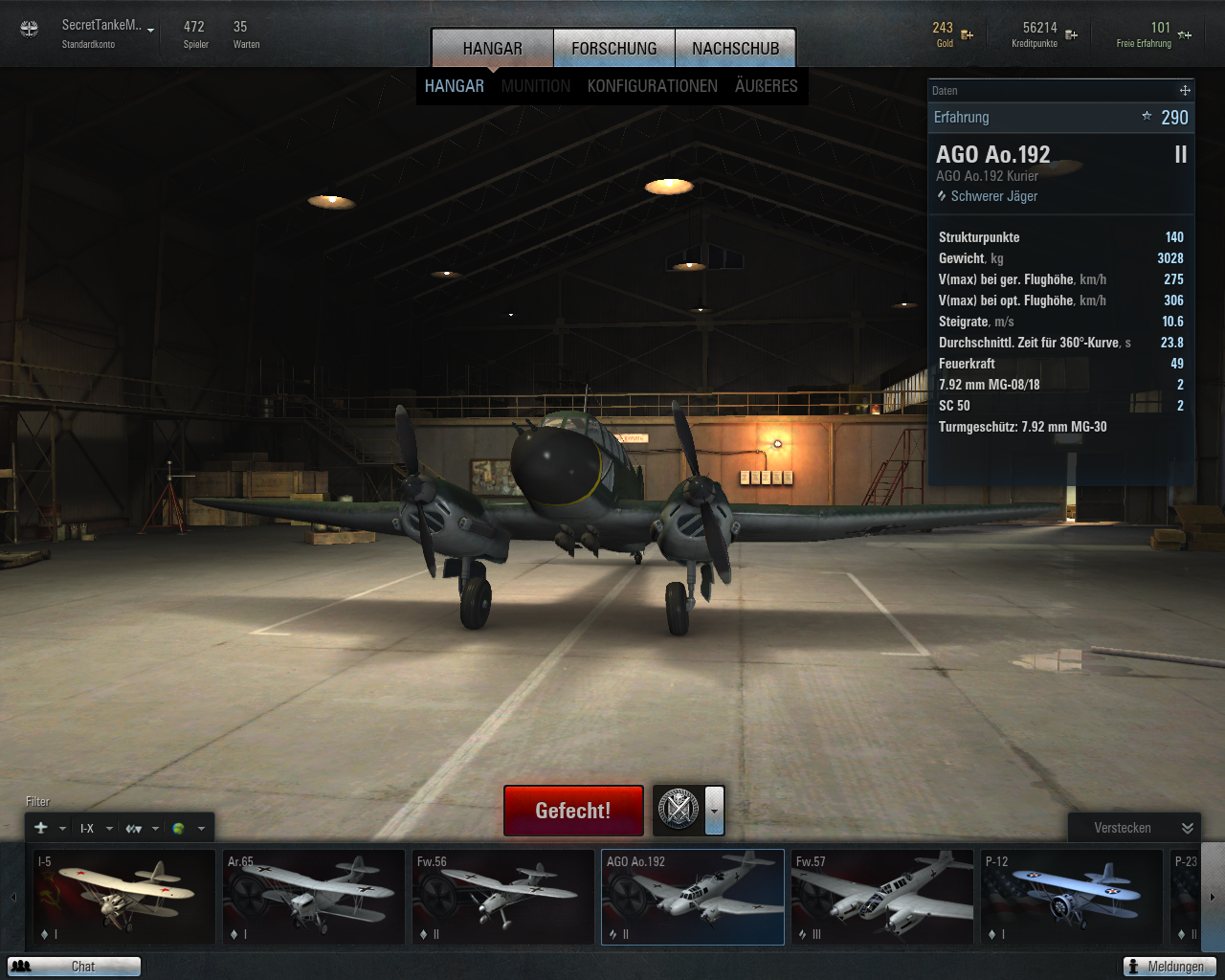Open the Nachschub main tab
Screen dimensions: 1225x980
point(735,48)
